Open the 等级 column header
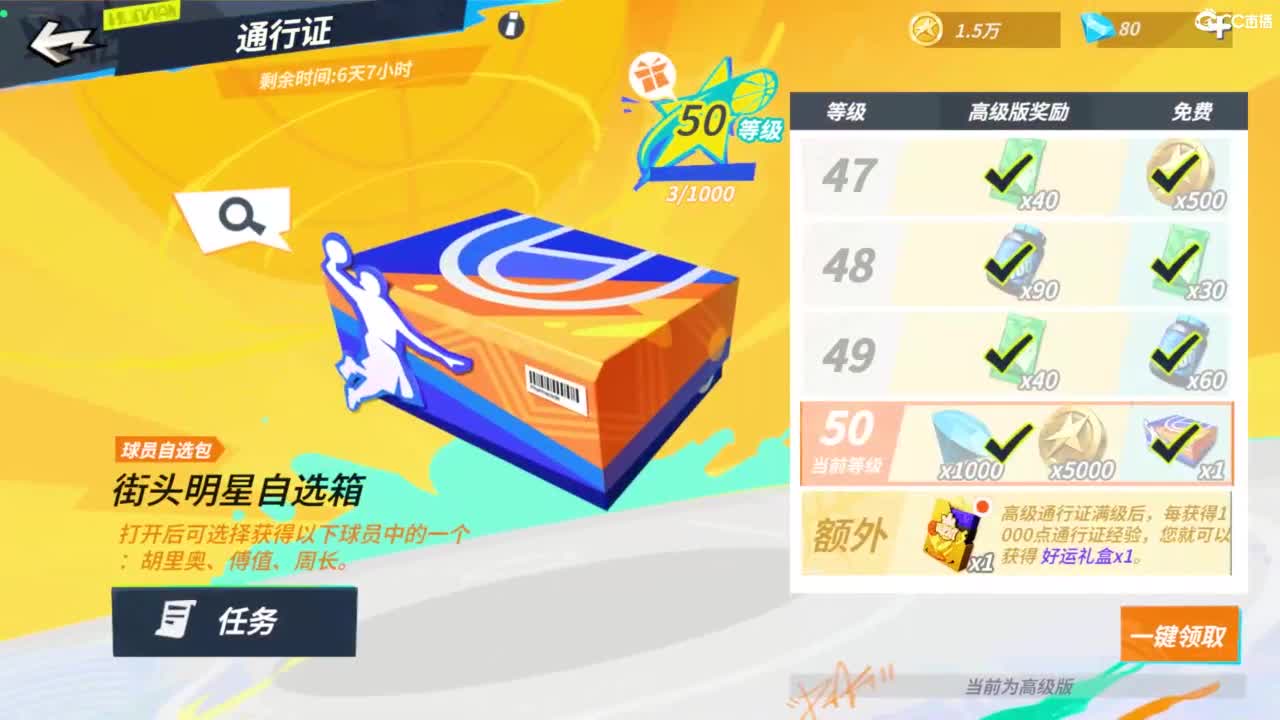The width and height of the screenshot is (1280, 720). pyautogui.click(x=846, y=113)
